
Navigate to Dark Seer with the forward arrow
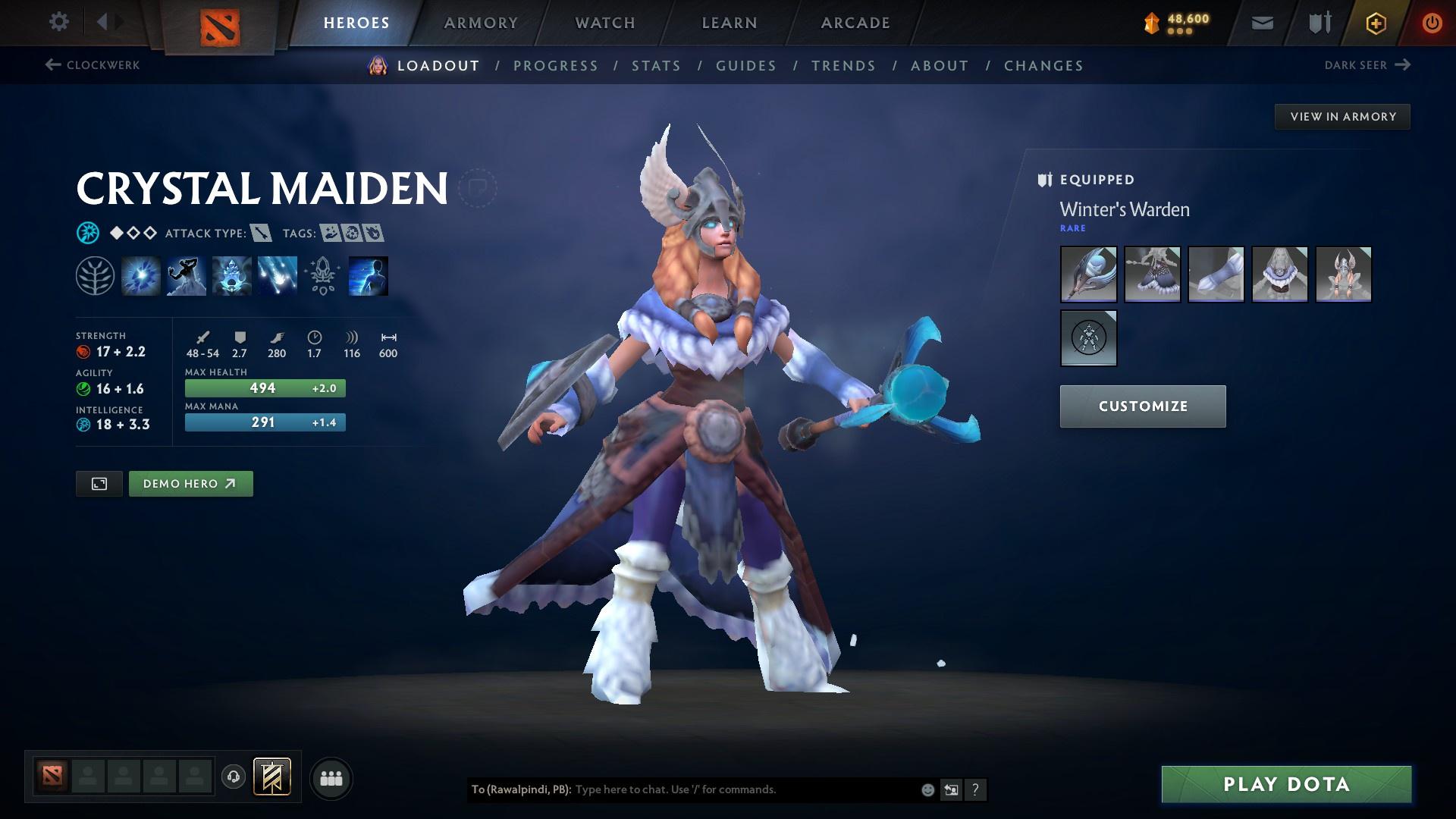[1402, 65]
